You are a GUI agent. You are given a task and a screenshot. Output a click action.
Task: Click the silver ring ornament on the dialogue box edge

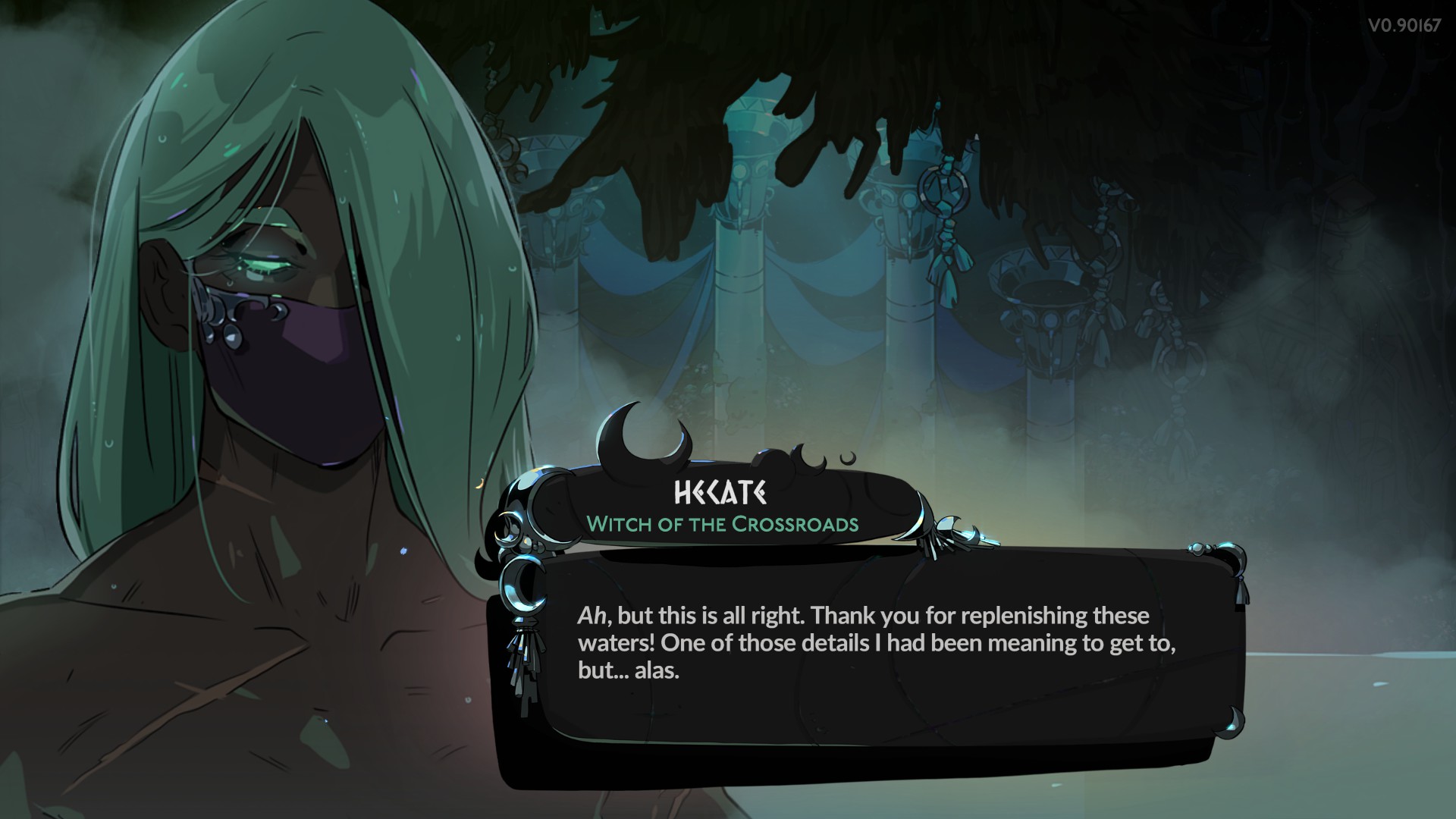[x=523, y=588]
